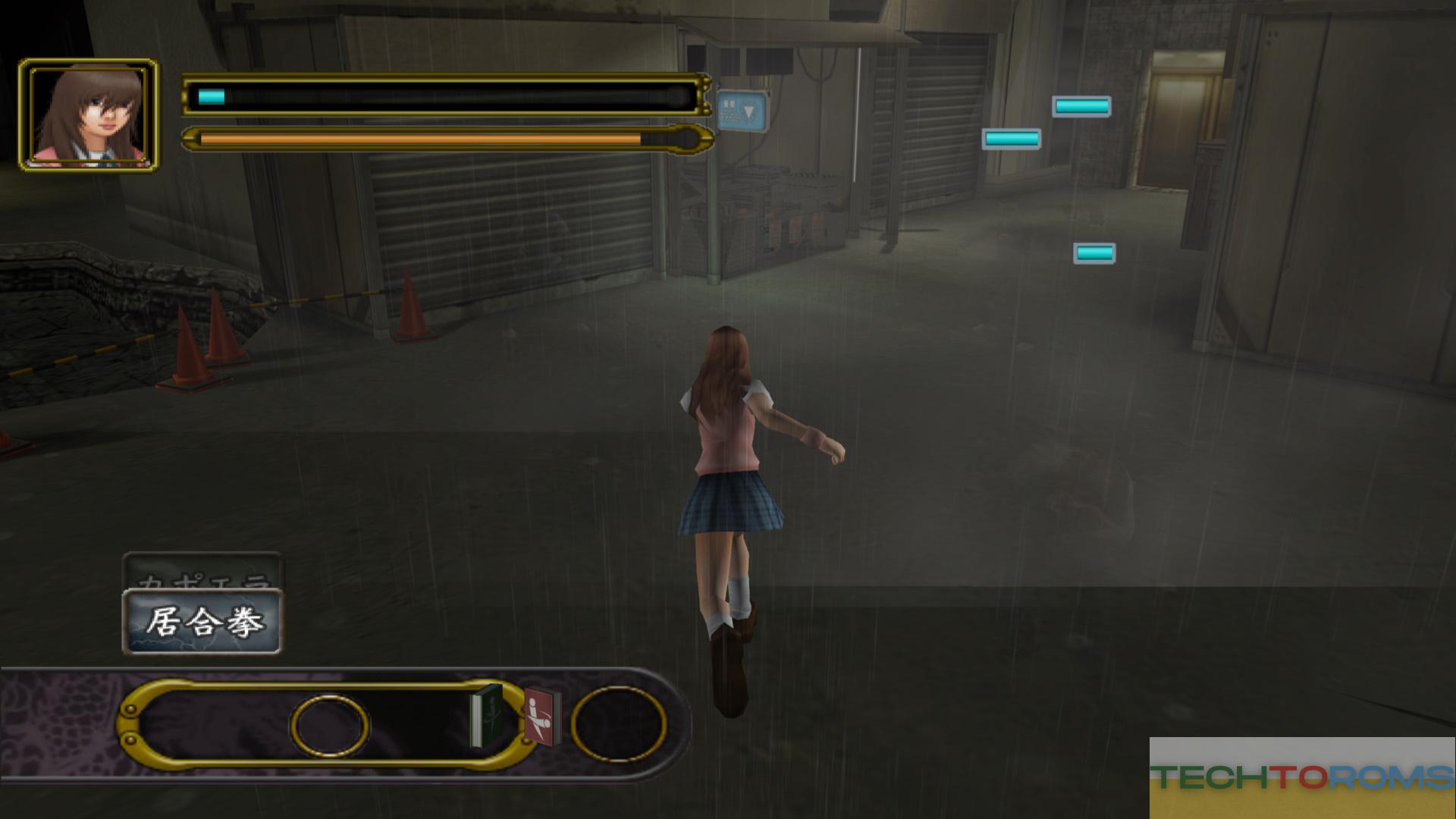The height and width of the screenshot is (819, 1456).
Task: Open the TechToRoms watermark logo
Action: tap(1301, 777)
